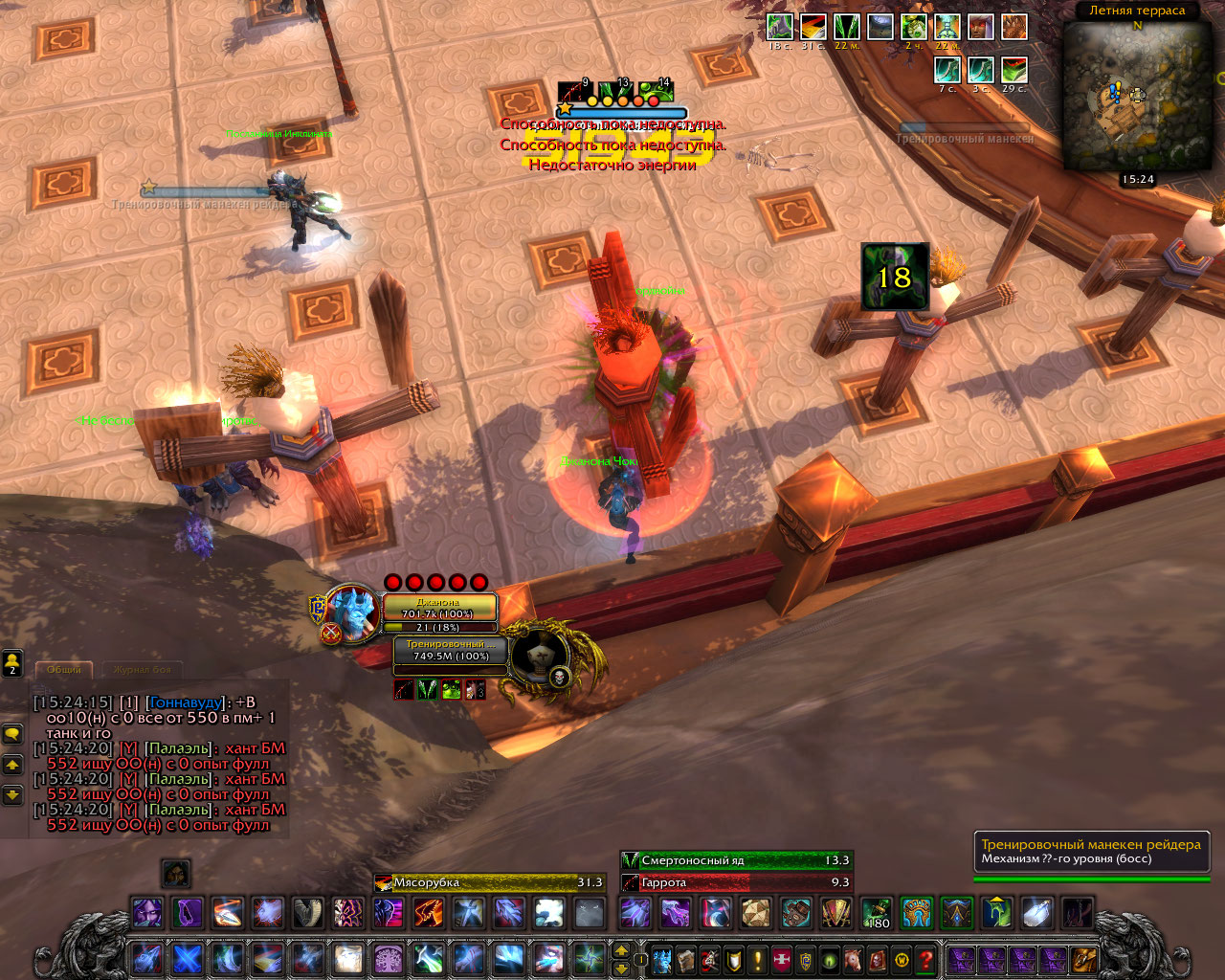Open the leather backpack bag slot
Image resolution: width=1225 pixels, height=980 pixels.
coord(1084,959)
